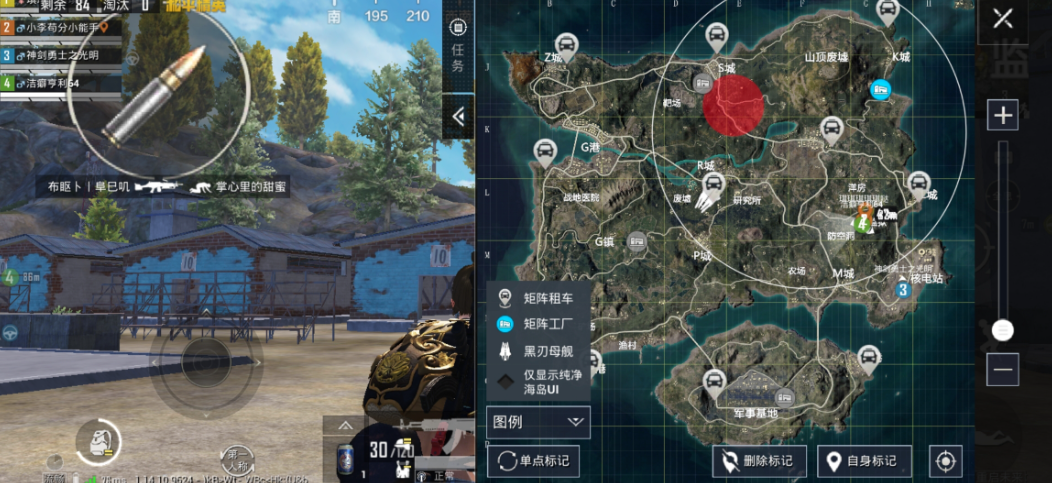Activate the 单点标记 single-point marker button
This screenshot has width=1052, height=483.
tap(534, 461)
